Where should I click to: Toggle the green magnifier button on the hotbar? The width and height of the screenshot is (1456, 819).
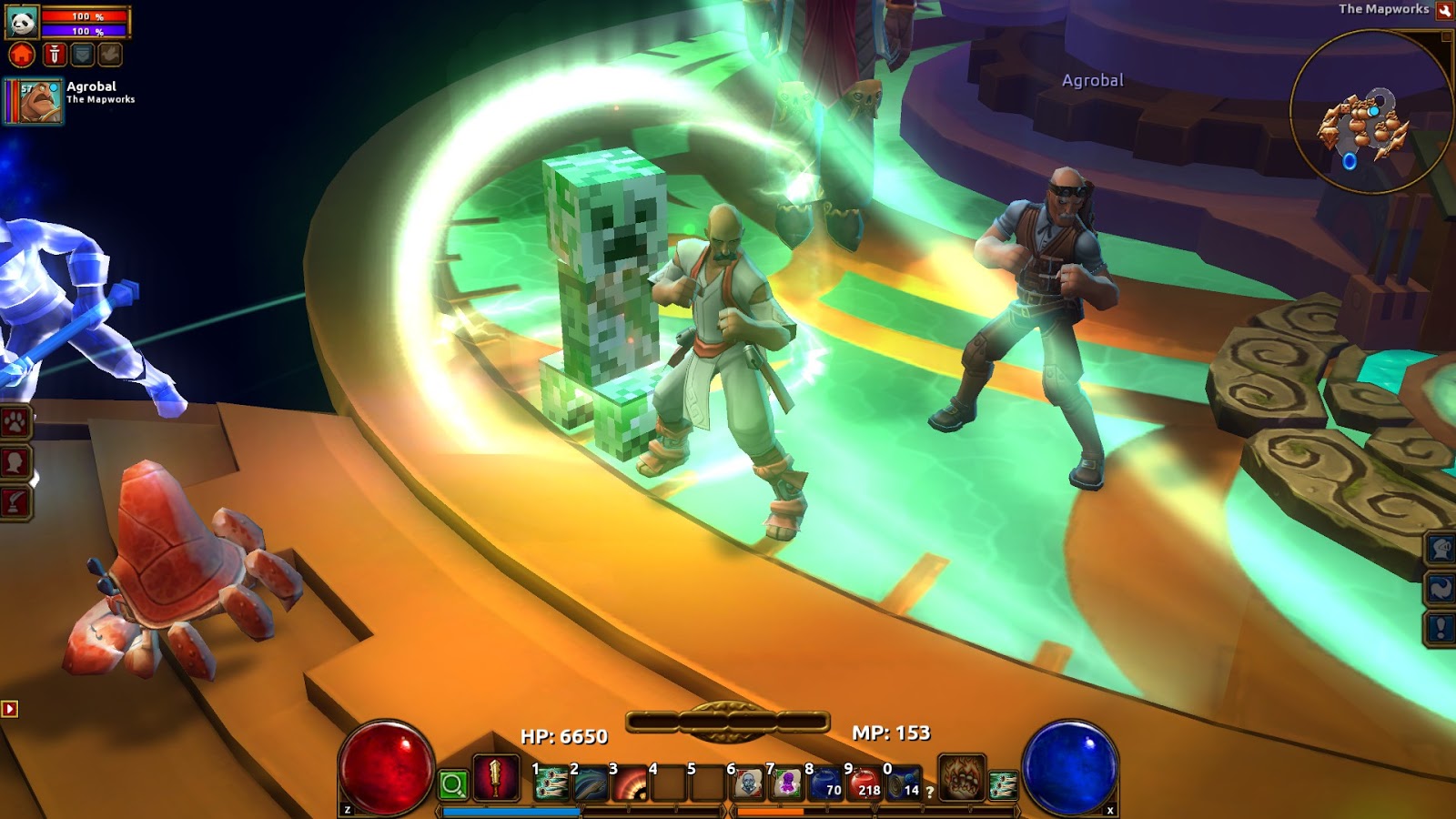point(453,784)
